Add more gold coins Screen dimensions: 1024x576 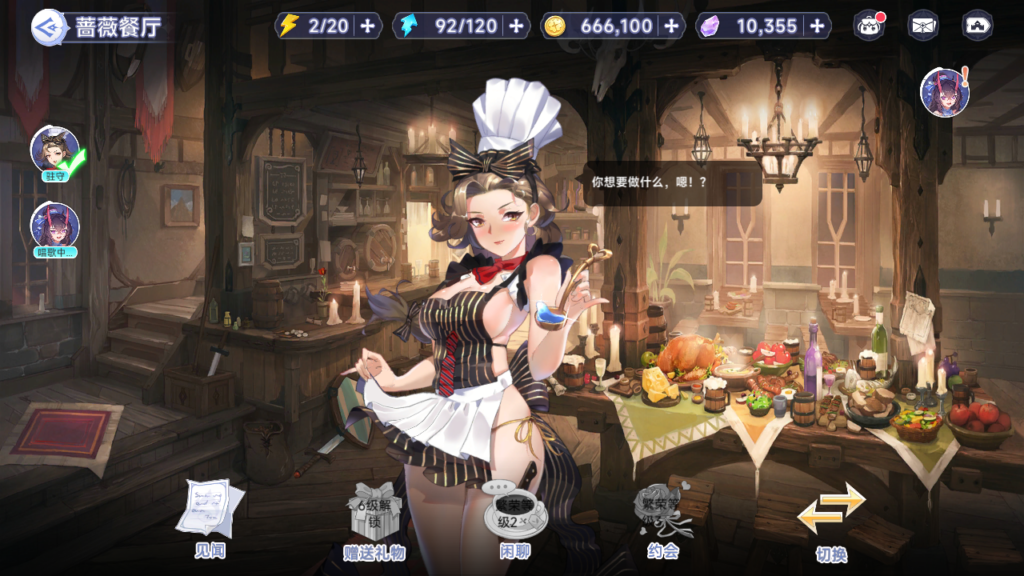tap(670, 26)
